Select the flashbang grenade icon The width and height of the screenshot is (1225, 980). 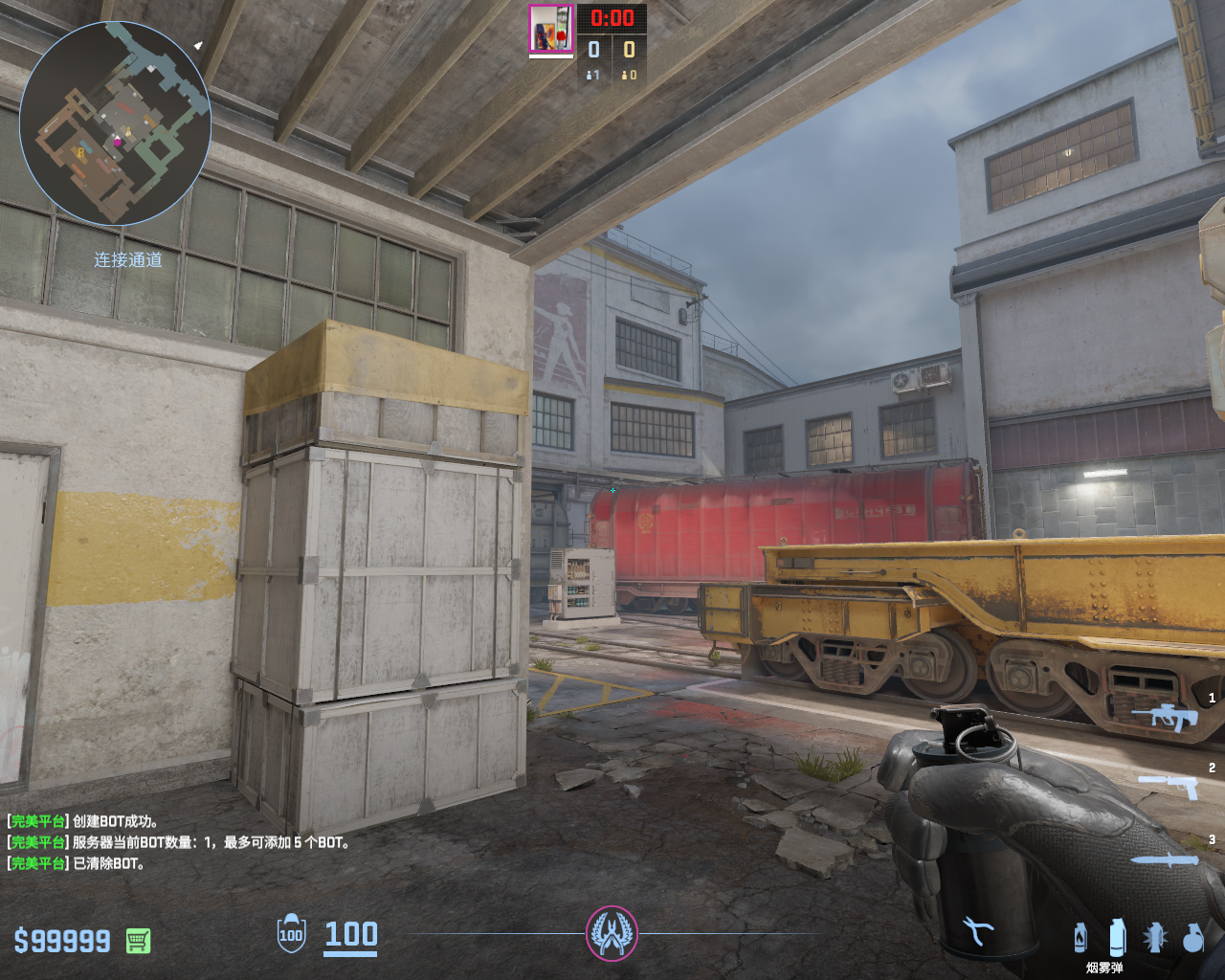1155,937
